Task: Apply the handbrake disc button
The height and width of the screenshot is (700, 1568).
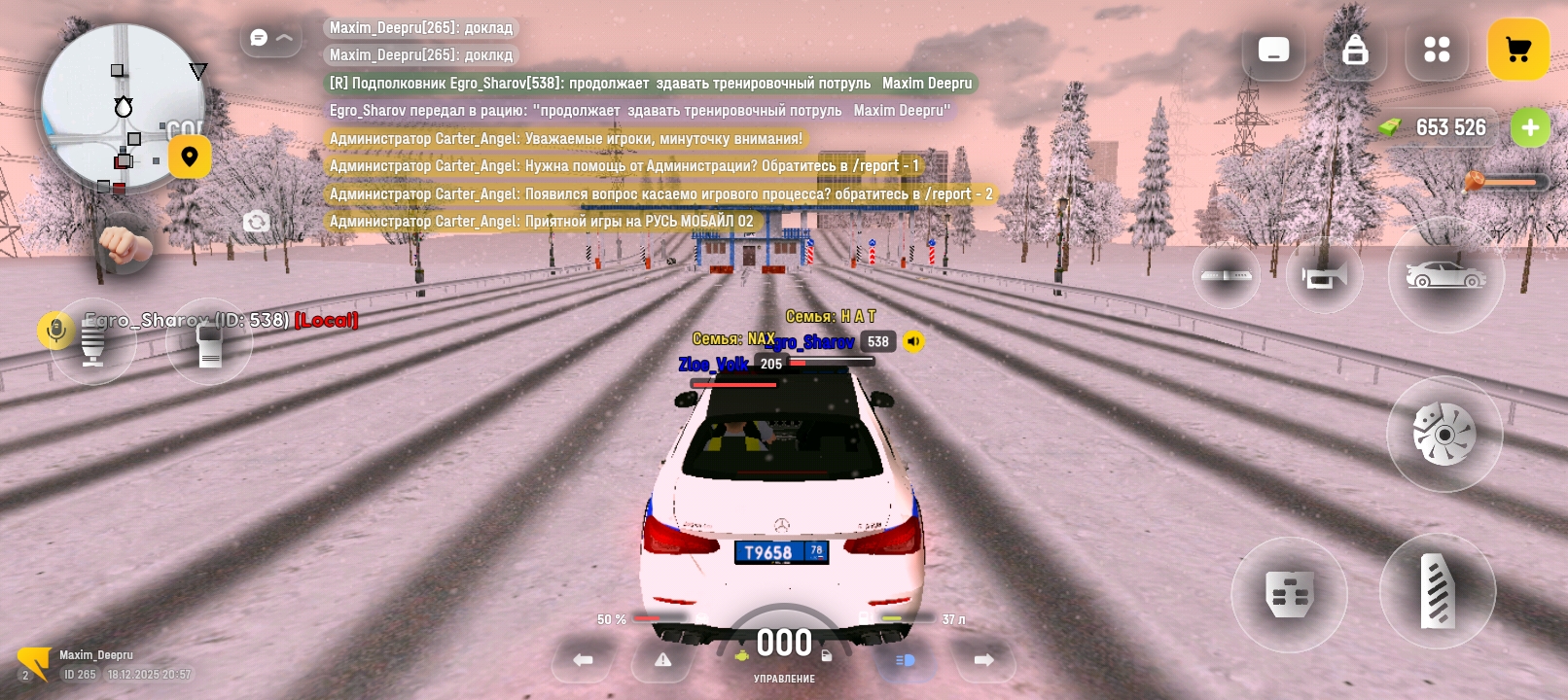Action: click(x=1444, y=434)
